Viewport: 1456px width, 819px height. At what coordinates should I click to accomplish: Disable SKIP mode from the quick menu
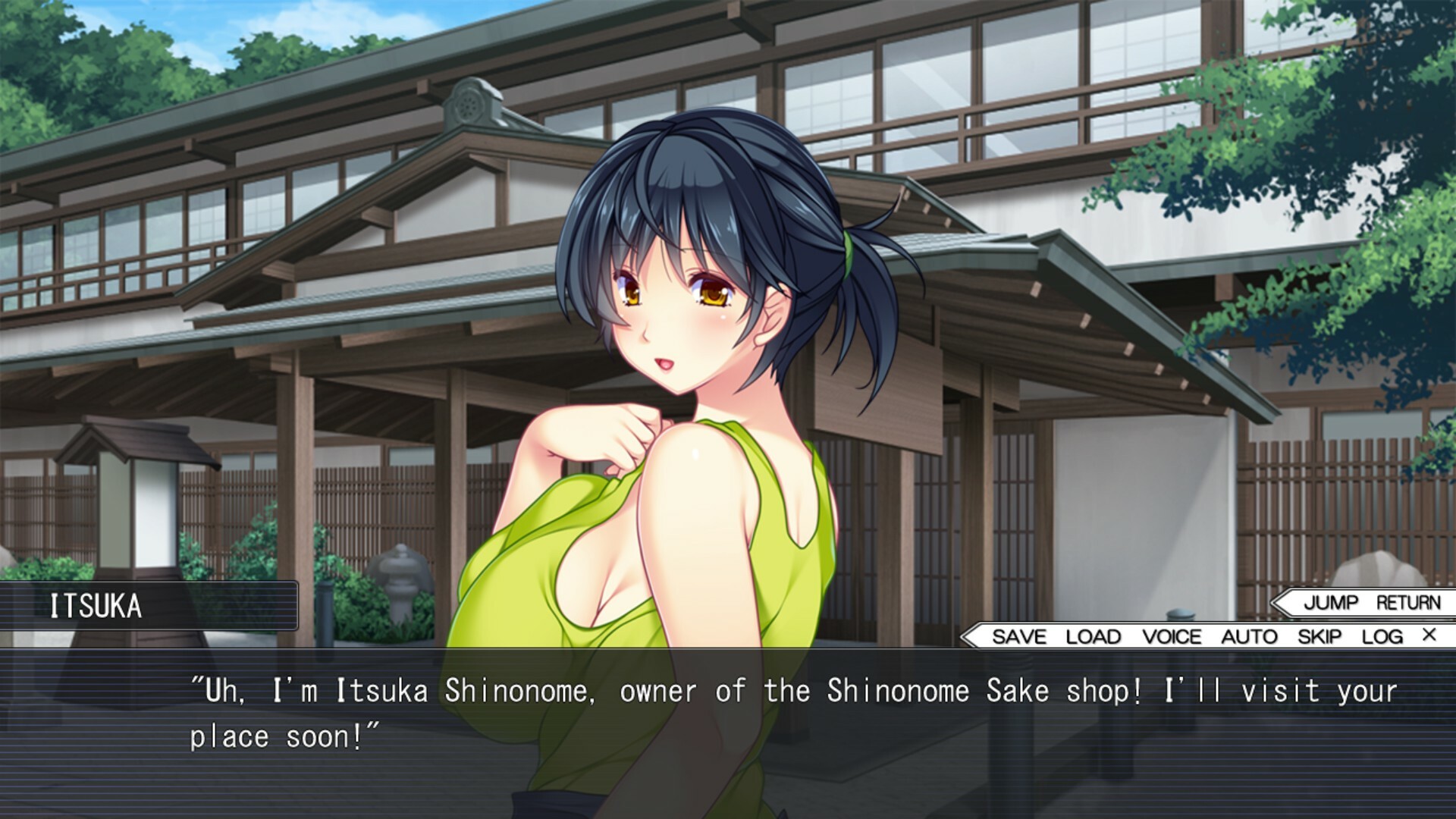coord(1319,637)
